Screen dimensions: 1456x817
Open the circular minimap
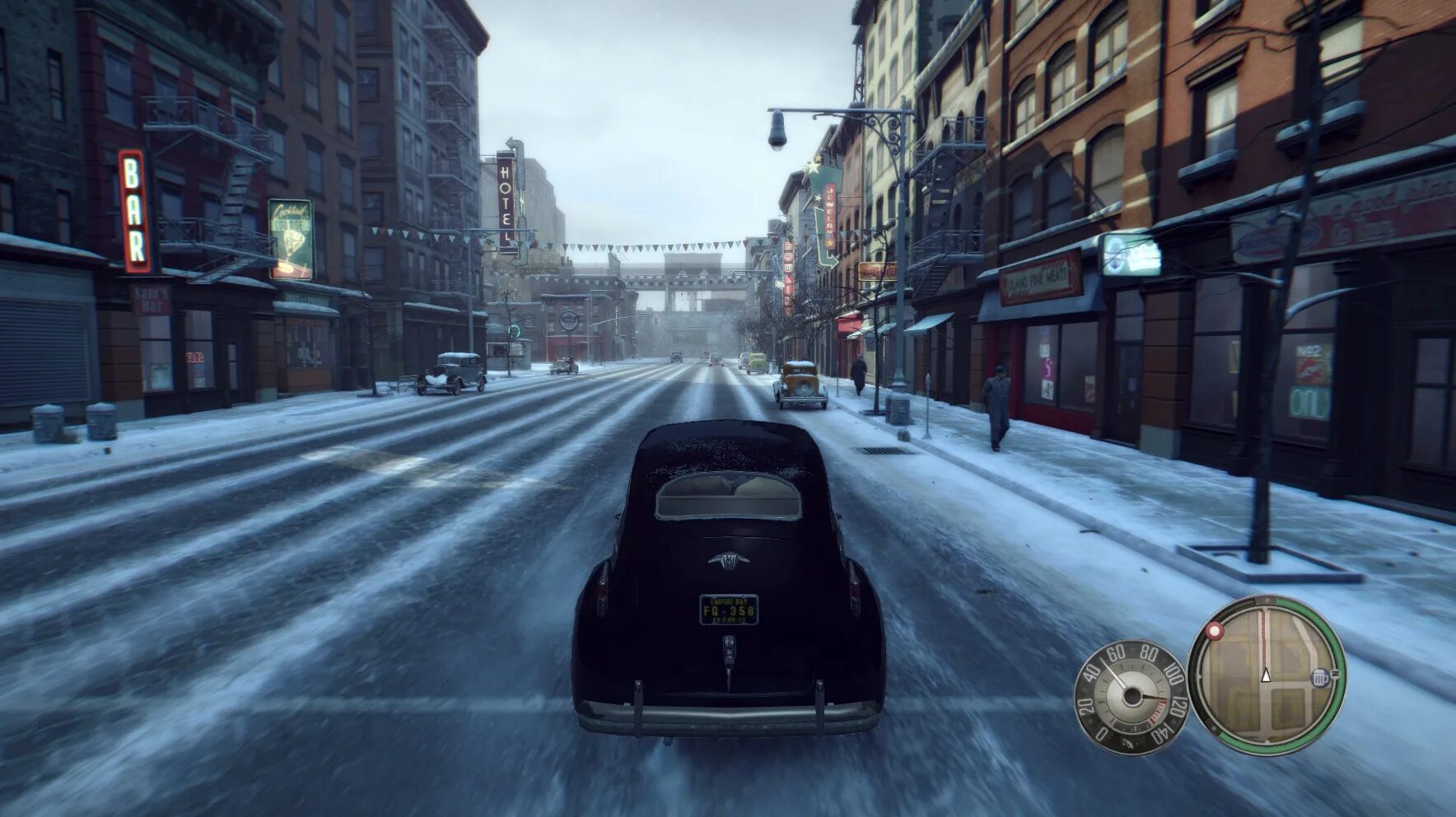click(1267, 675)
